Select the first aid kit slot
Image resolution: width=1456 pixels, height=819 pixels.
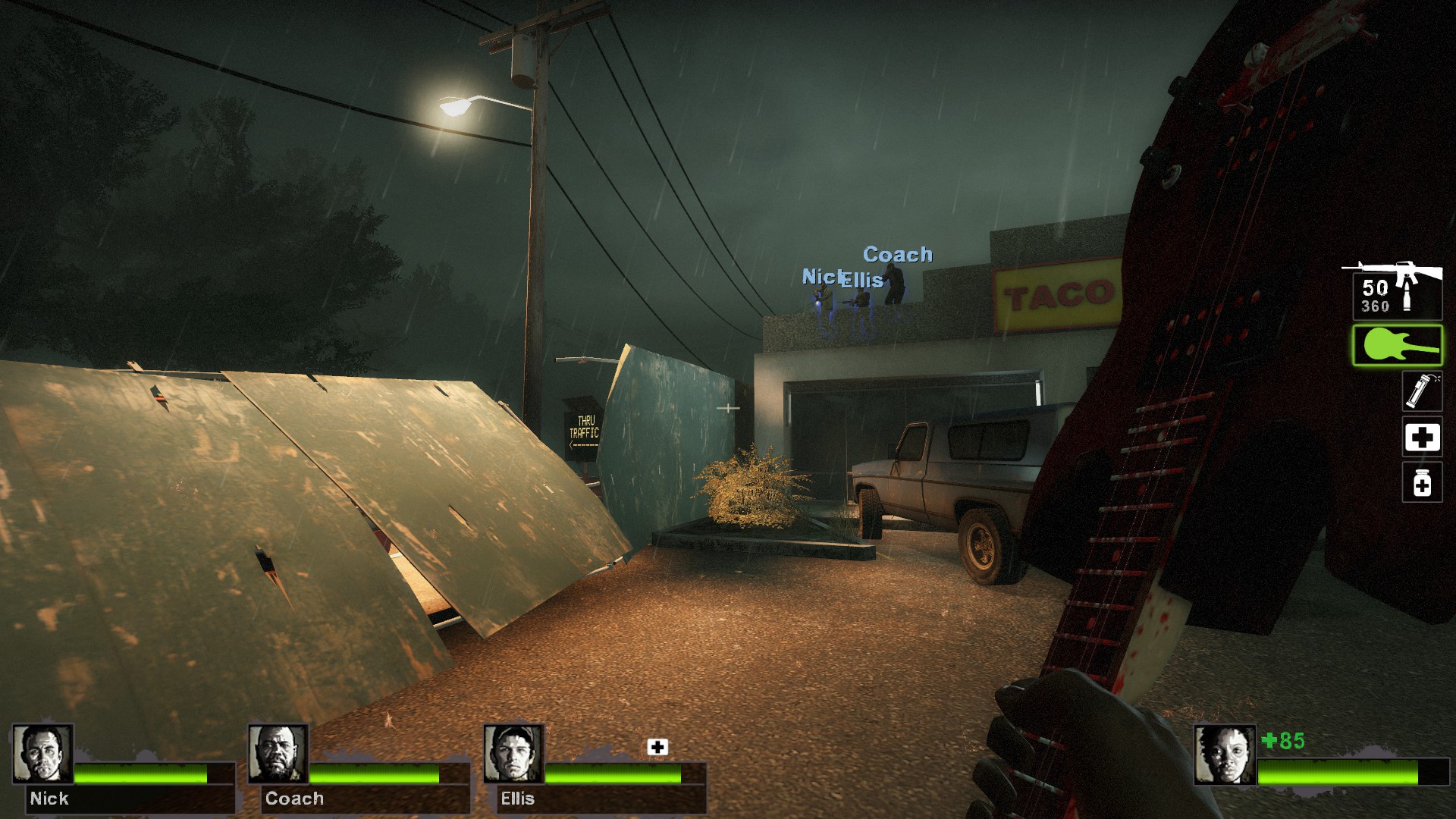(1421, 438)
